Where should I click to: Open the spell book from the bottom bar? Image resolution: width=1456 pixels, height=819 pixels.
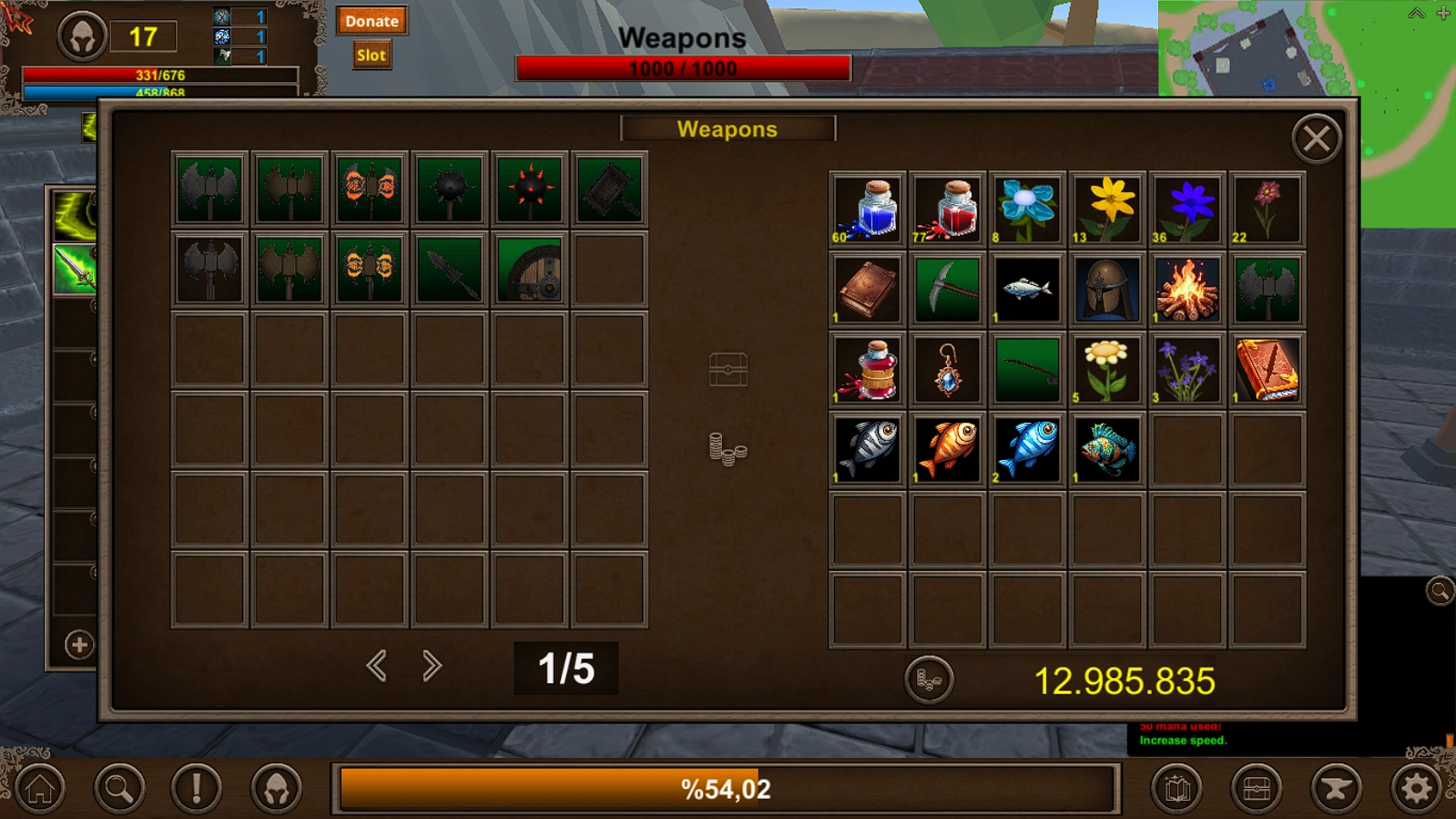(x=1176, y=789)
